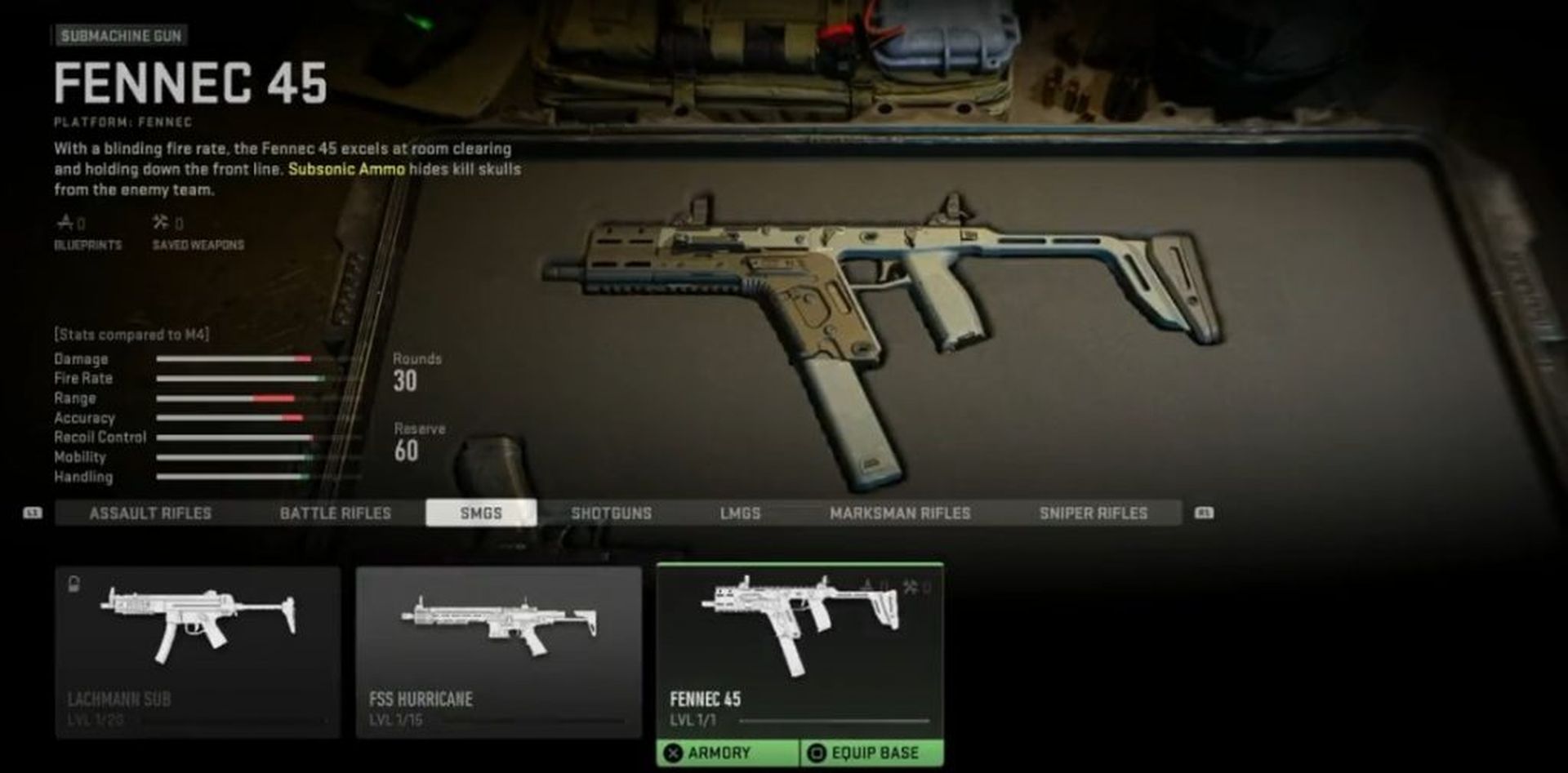Screen dimensions: 1568x773
Task: Open the Marksman Rifles tab
Action: coord(900,513)
